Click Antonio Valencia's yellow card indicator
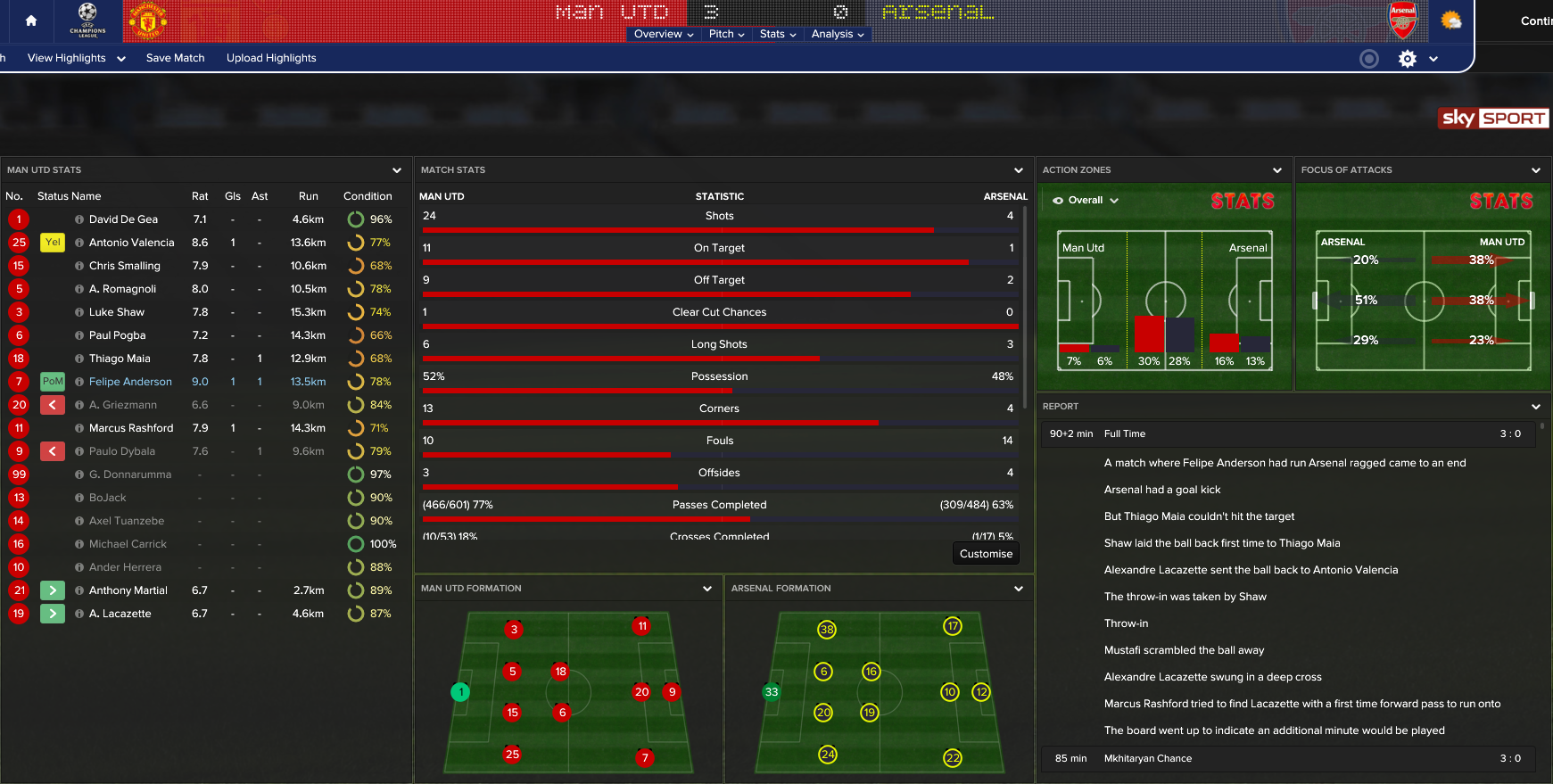This screenshot has height=784, width=1553. 52,242
